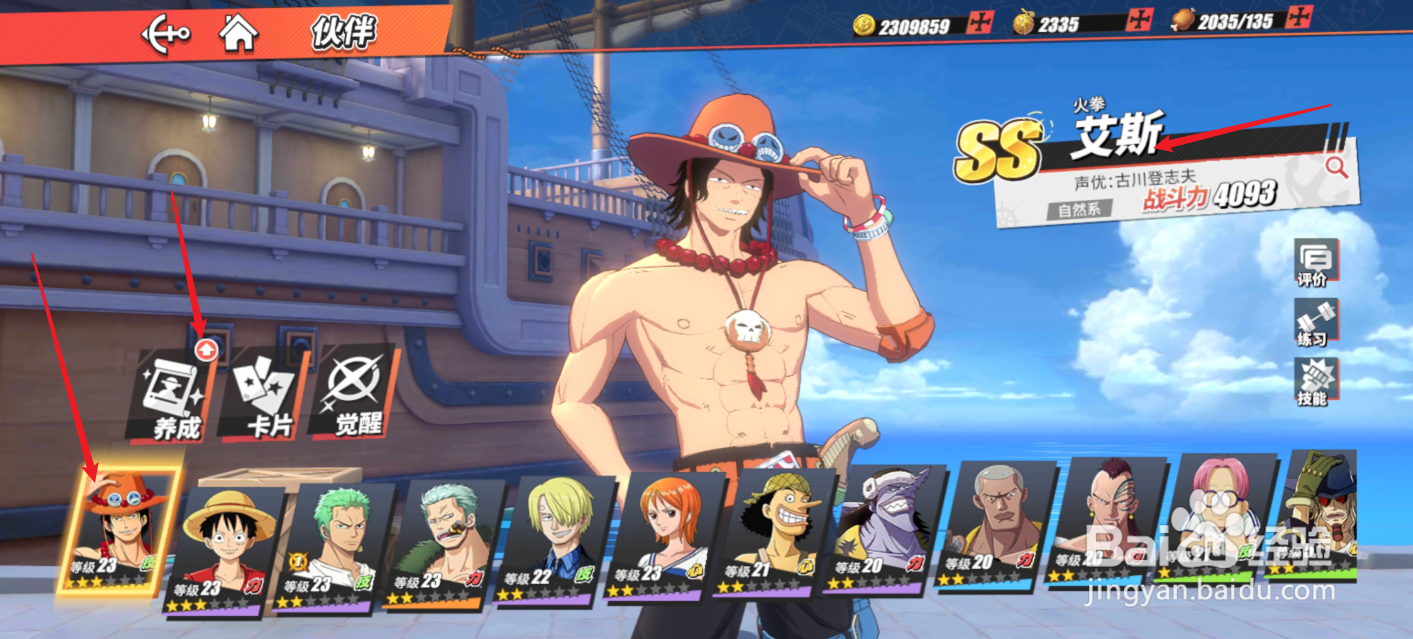
Task: Add more gold coins with plus button
Action: pyautogui.click(x=977, y=22)
